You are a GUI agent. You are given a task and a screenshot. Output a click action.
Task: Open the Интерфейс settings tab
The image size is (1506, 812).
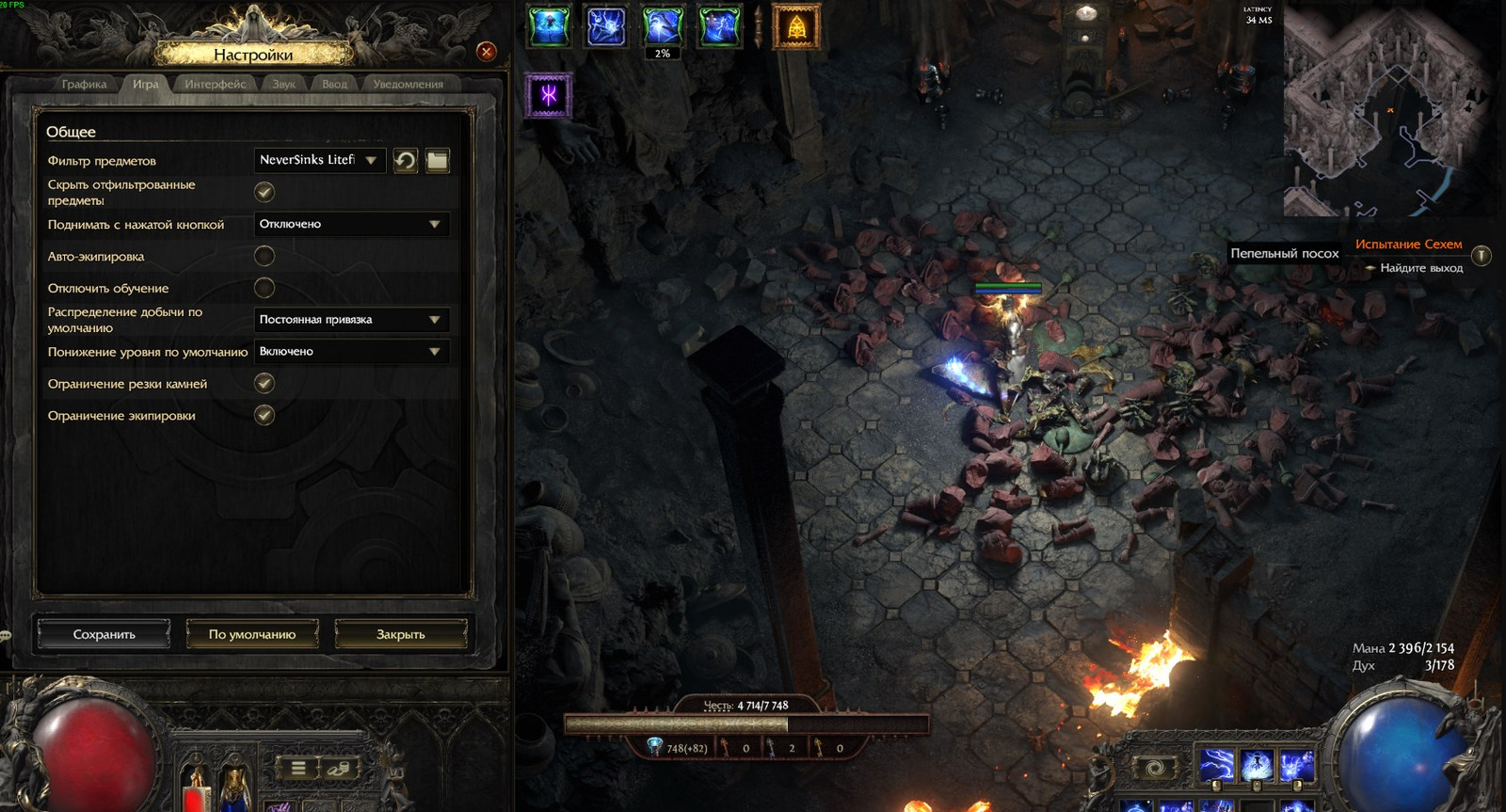click(215, 84)
